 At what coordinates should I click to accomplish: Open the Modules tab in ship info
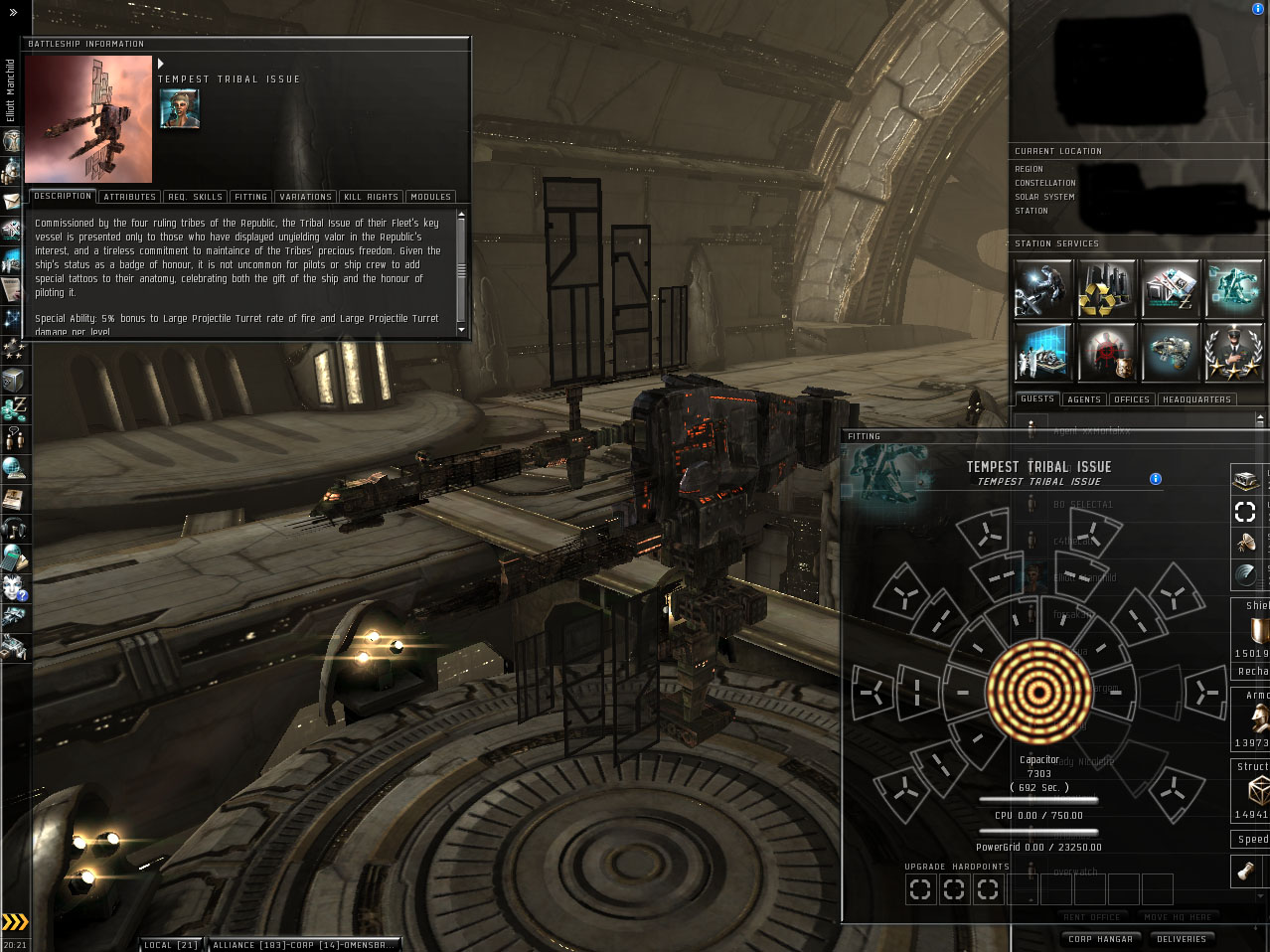coord(430,197)
